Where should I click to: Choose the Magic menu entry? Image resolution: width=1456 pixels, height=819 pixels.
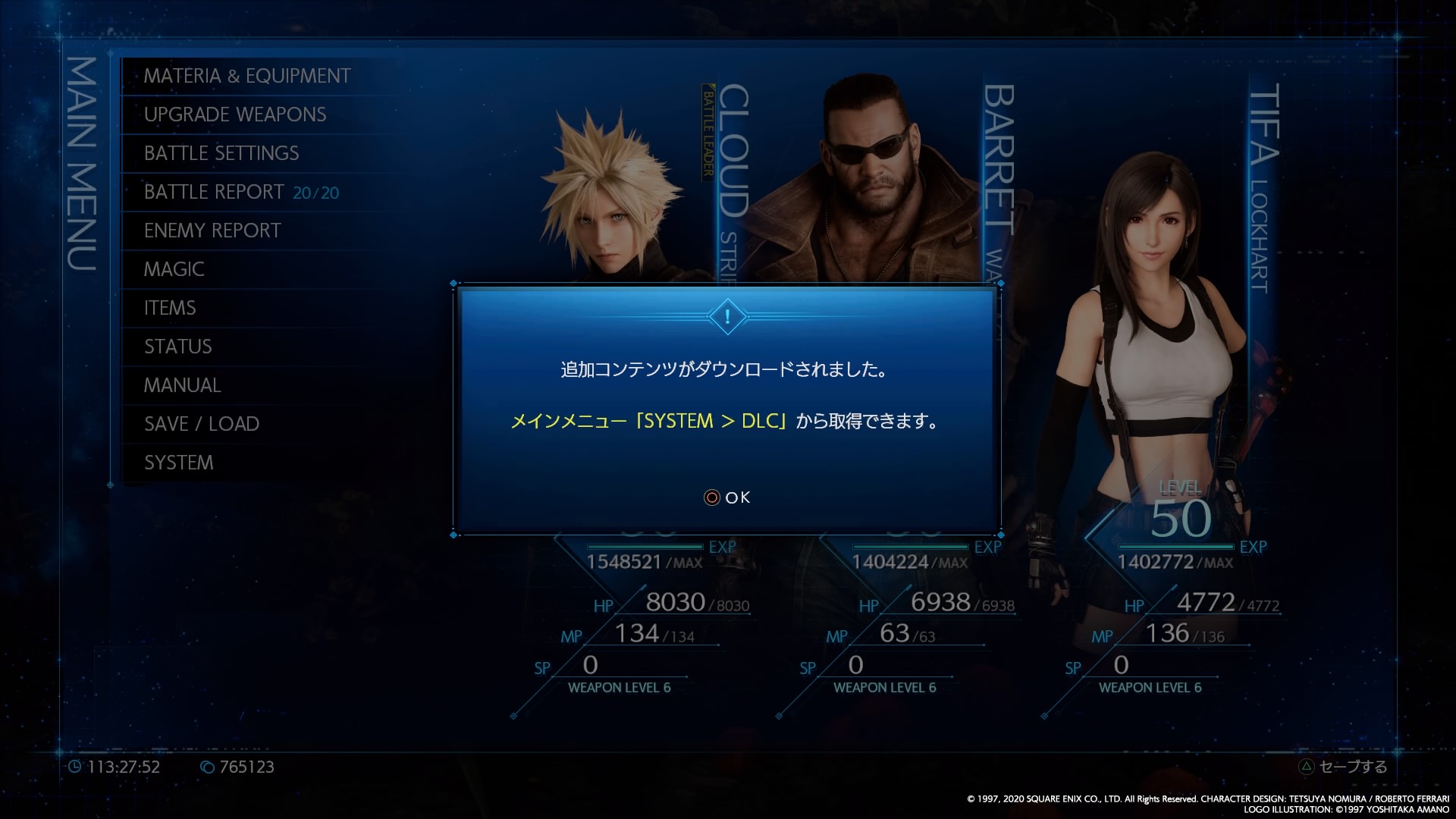point(174,269)
